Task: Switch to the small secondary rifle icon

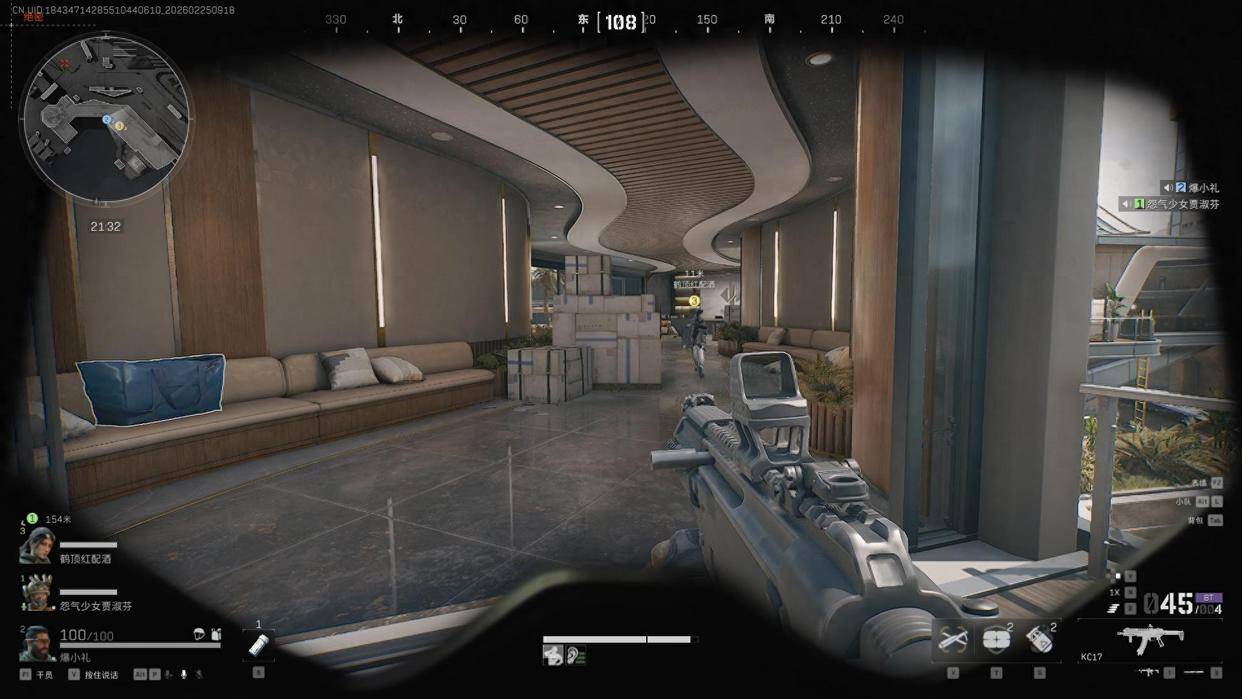Action: (x=1150, y=672)
